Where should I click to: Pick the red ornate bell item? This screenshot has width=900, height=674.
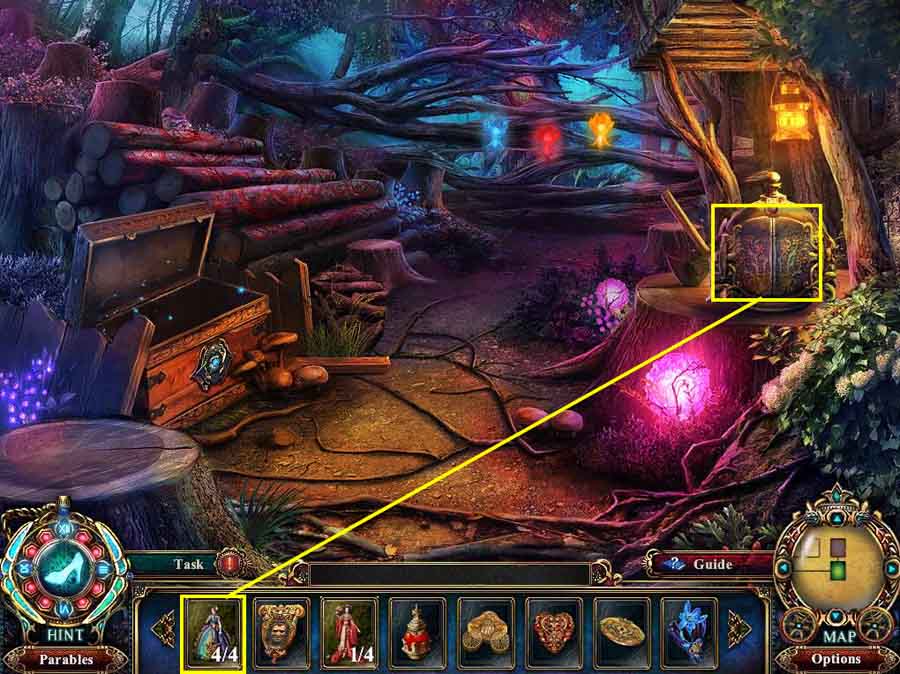(417, 632)
